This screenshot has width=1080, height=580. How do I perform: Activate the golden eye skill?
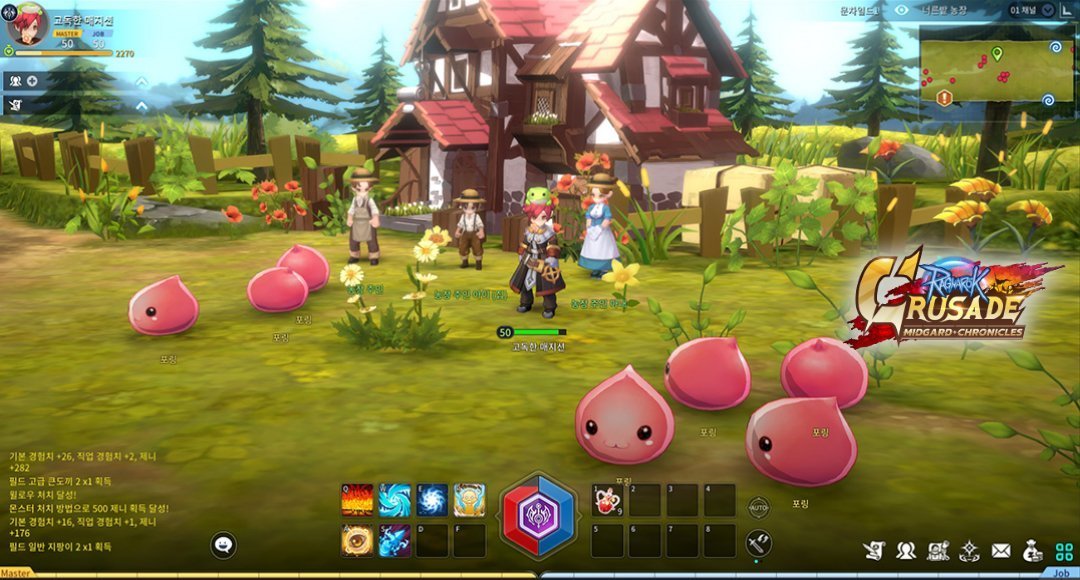click(x=357, y=540)
